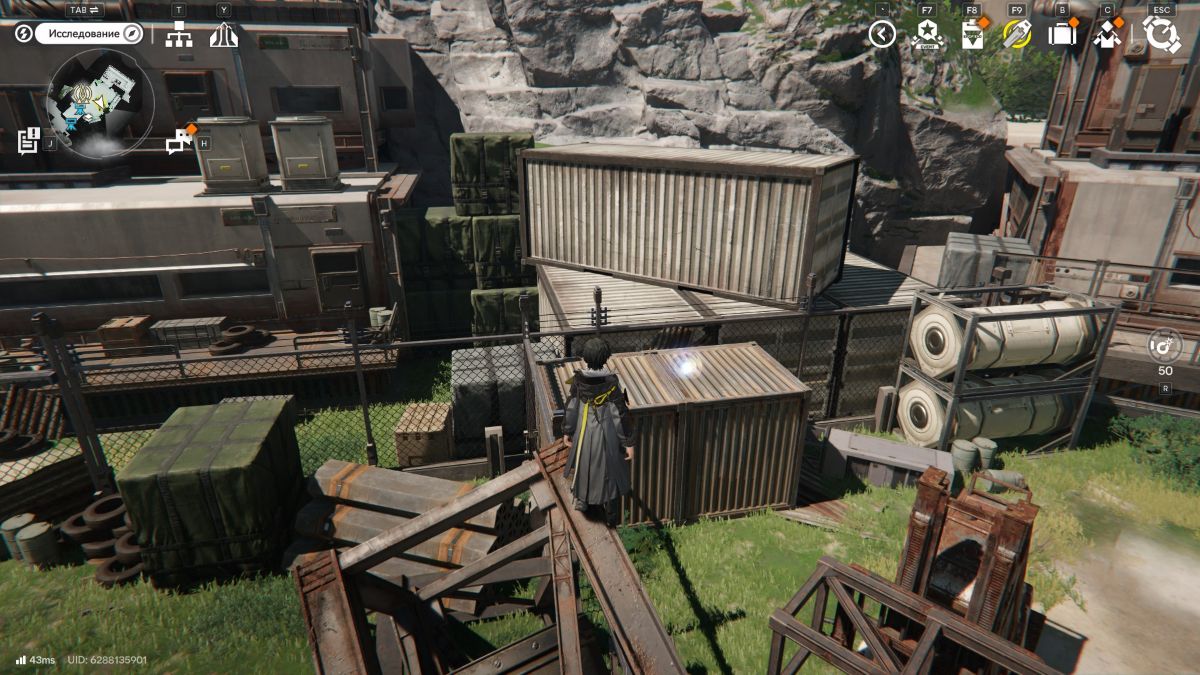Viewport: 1200px width, 675px height.
Task: Open the main system menu ring icon
Action: 1161,35
